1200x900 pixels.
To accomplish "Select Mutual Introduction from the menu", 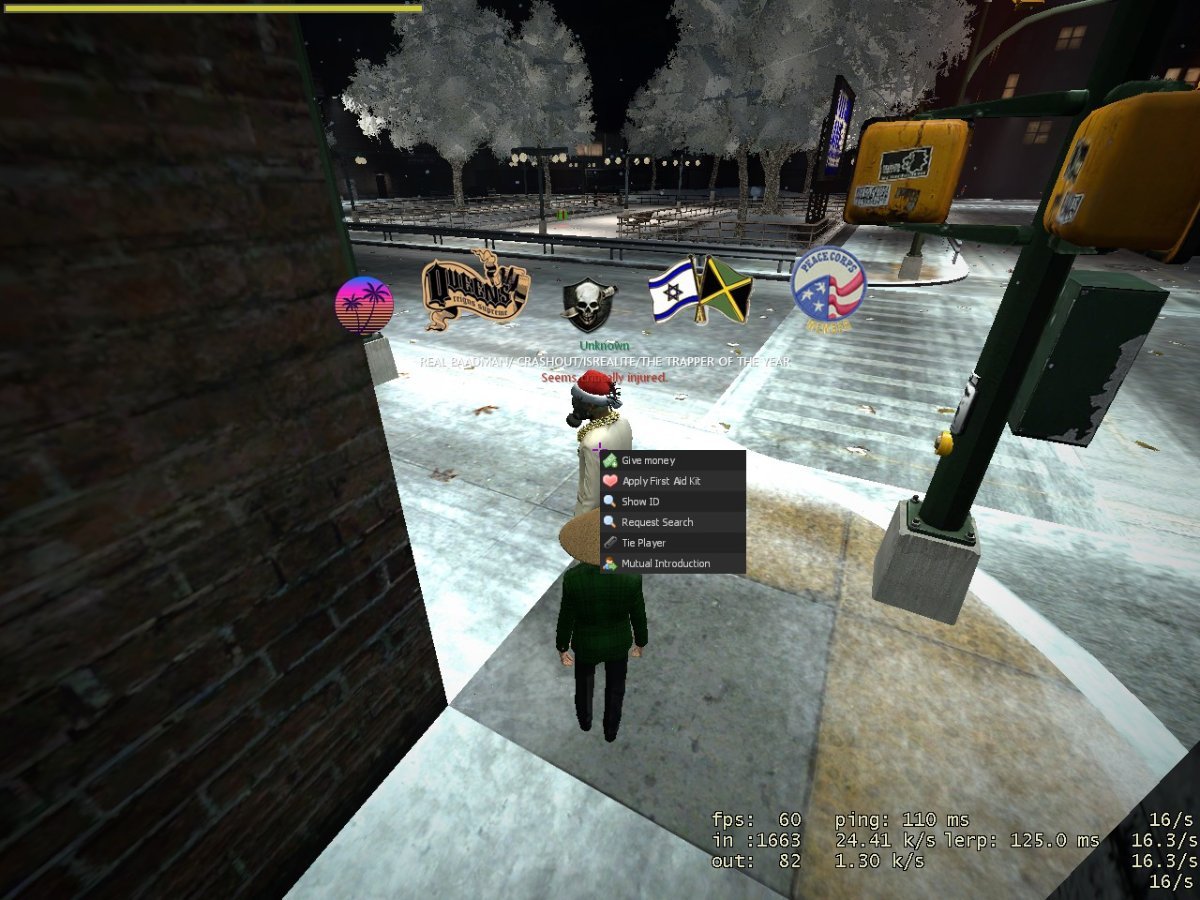I will (665, 564).
